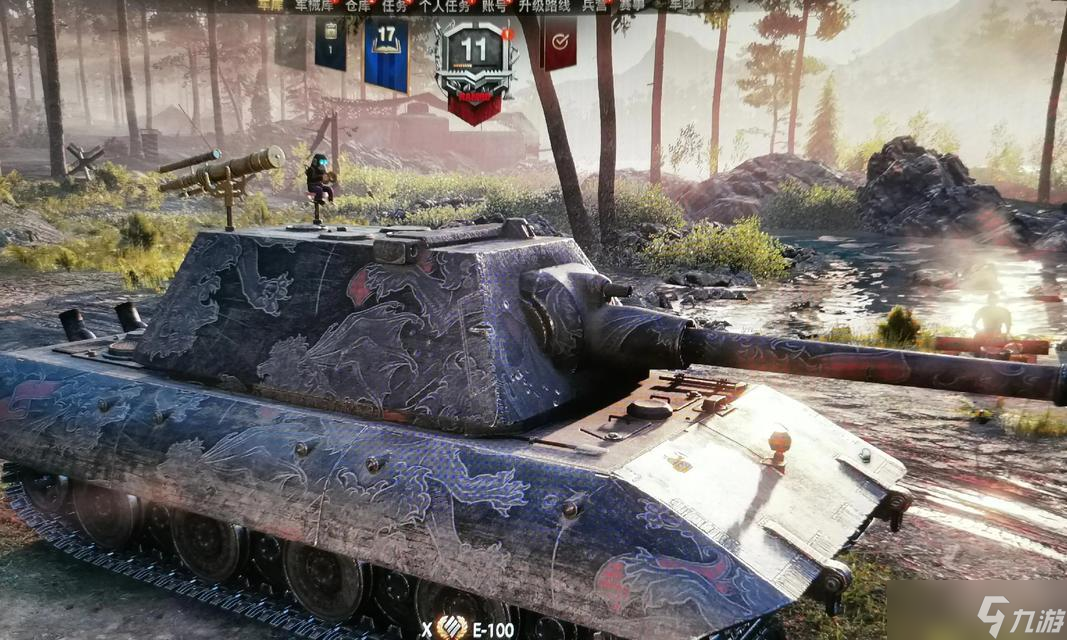Image resolution: width=1067 pixels, height=640 pixels.
Task: Open the blue book banner showing 17
Action: 386,53
